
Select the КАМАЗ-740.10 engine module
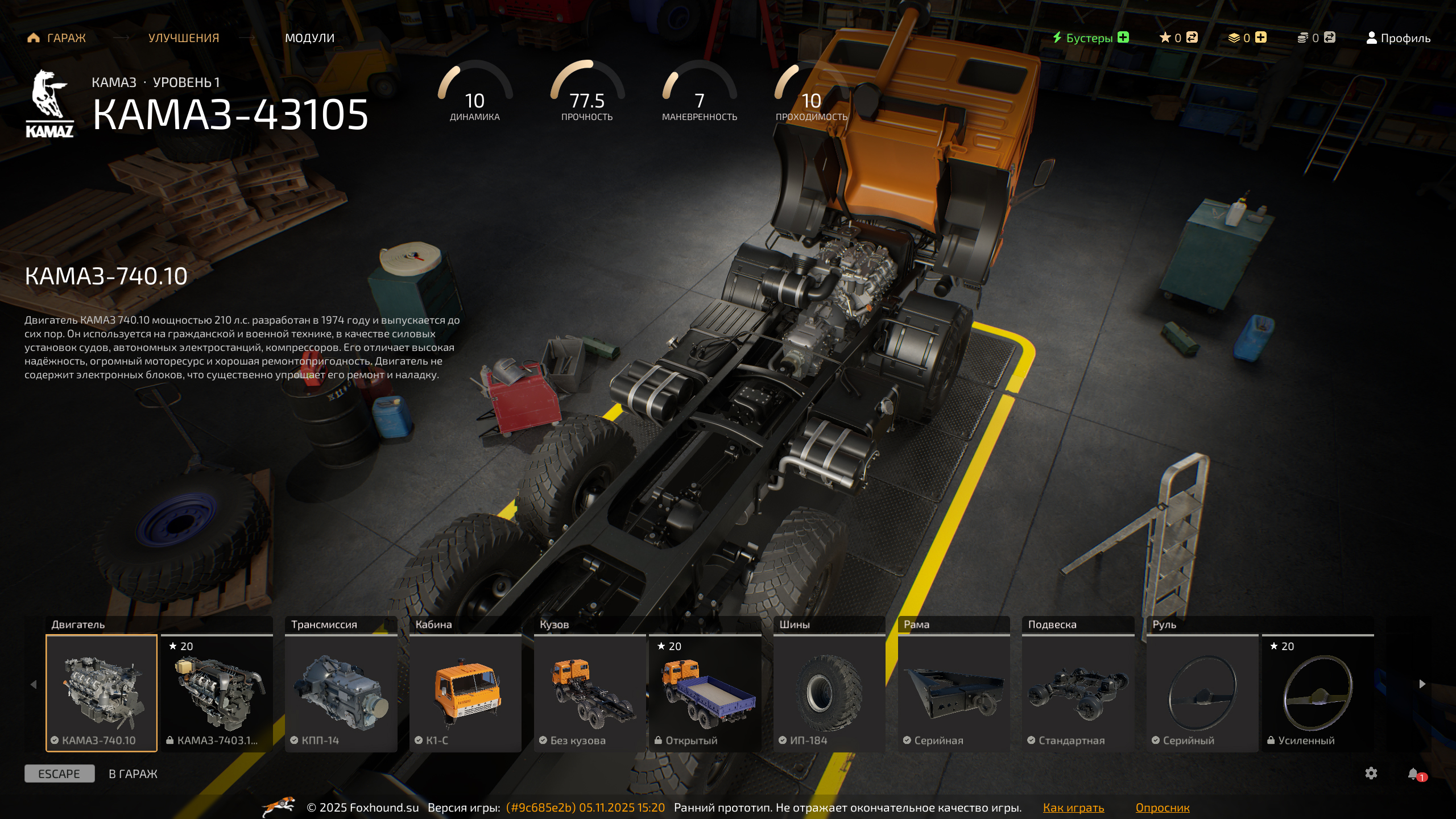coord(101,693)
